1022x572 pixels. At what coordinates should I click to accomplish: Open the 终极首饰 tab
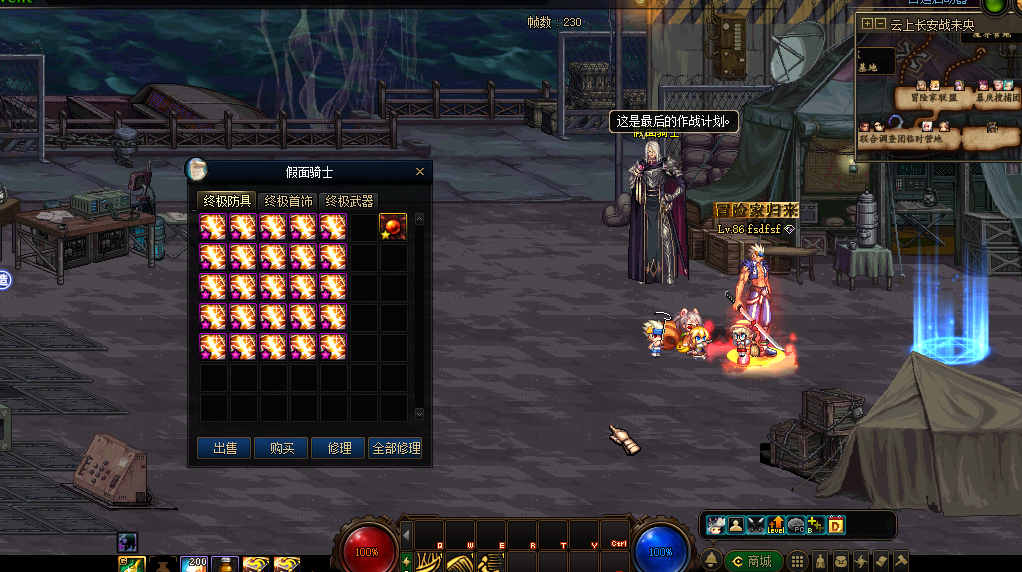pos(288,201)
